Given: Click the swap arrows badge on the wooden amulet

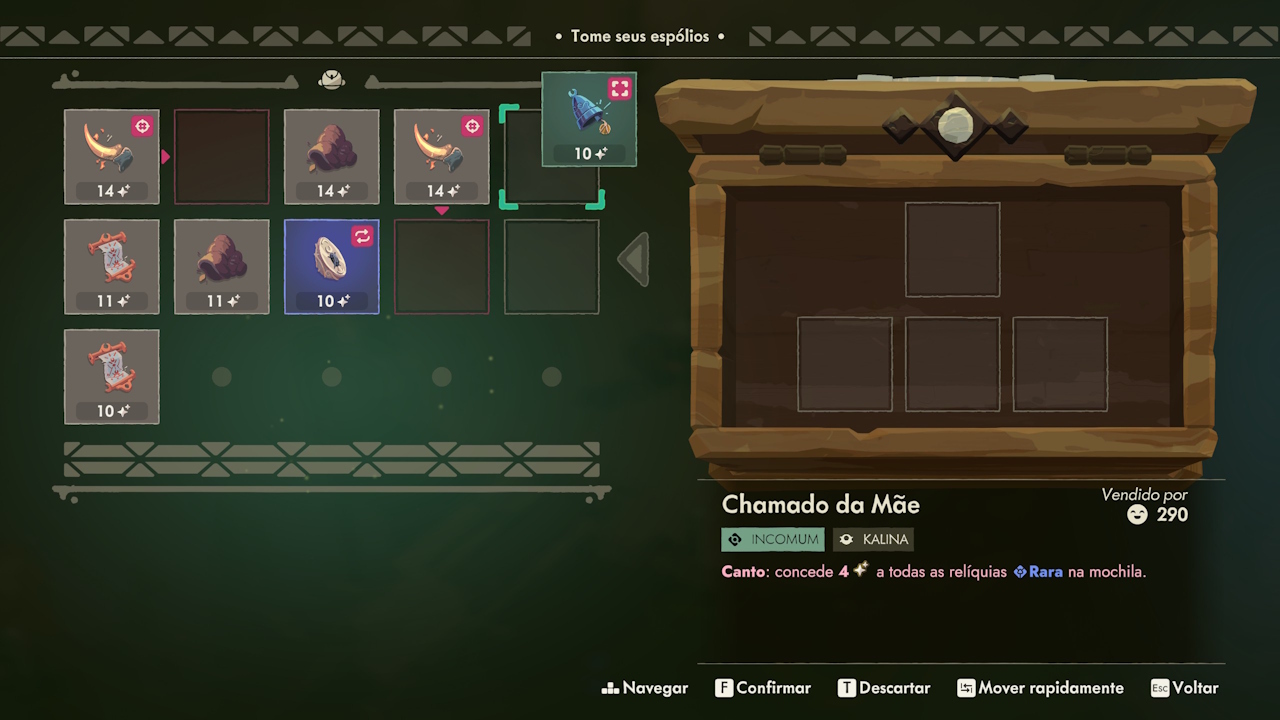Looking at the screenshot, I should coord(360,236).
